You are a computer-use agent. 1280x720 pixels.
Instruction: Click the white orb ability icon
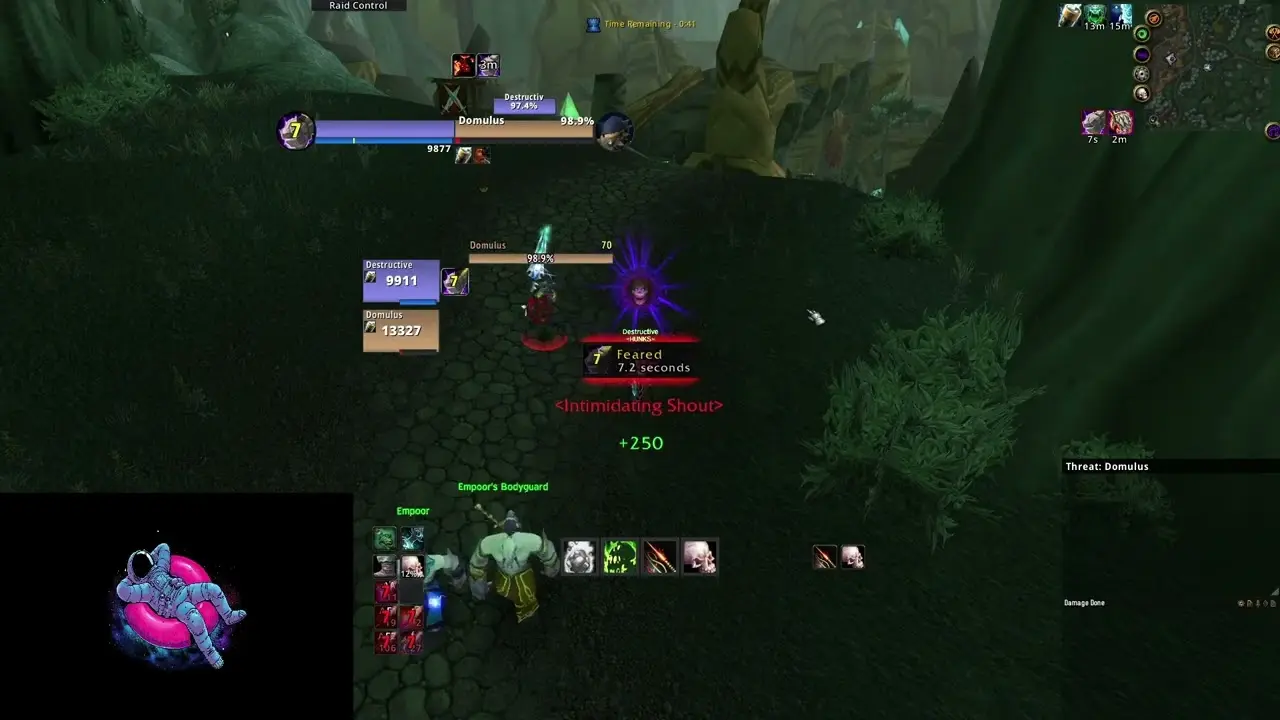[579, 557]
